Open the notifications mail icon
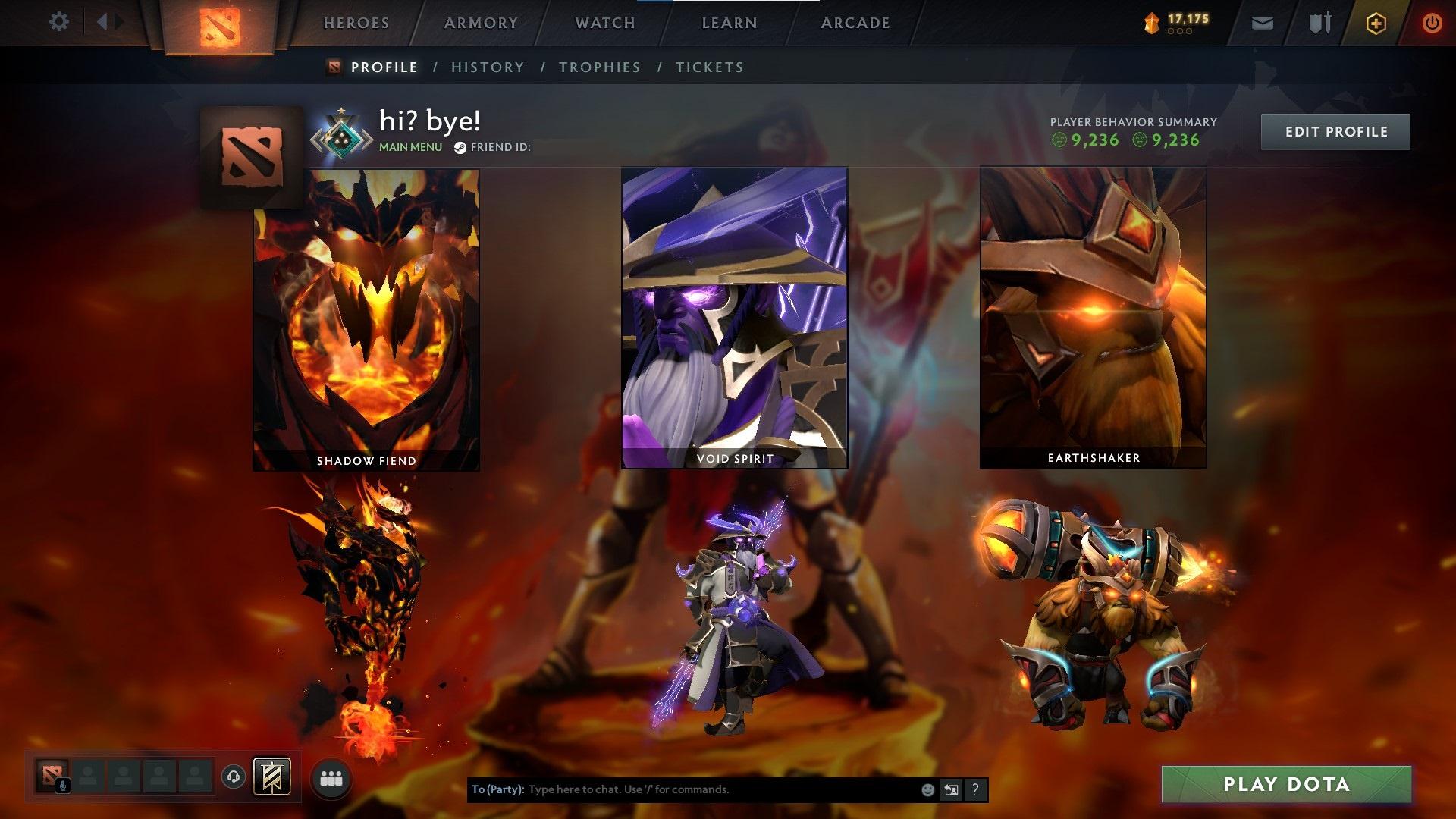Image resolution: width=1456 pixels, height=819 pixels. (1262, 23)
